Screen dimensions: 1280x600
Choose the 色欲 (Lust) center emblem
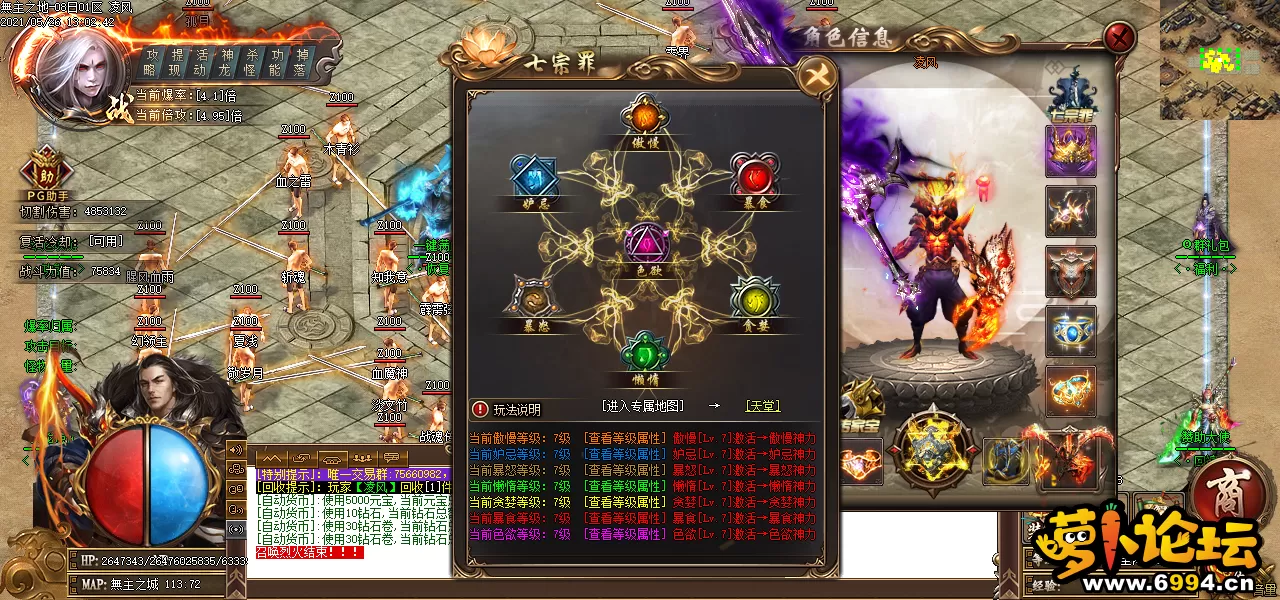click(644, 243)
